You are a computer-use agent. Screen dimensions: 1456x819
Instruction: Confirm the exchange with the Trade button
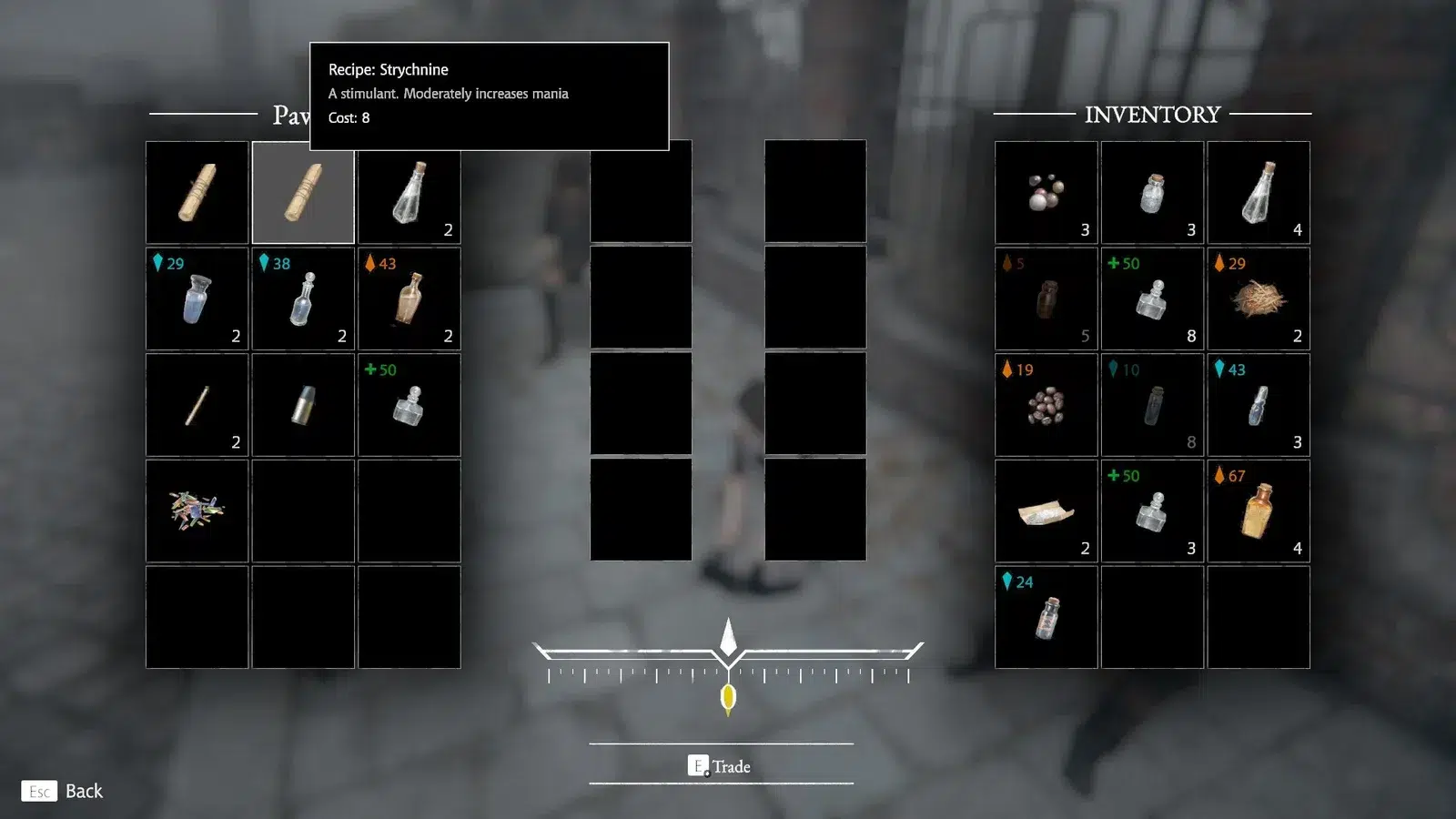[x=720, y=766]
